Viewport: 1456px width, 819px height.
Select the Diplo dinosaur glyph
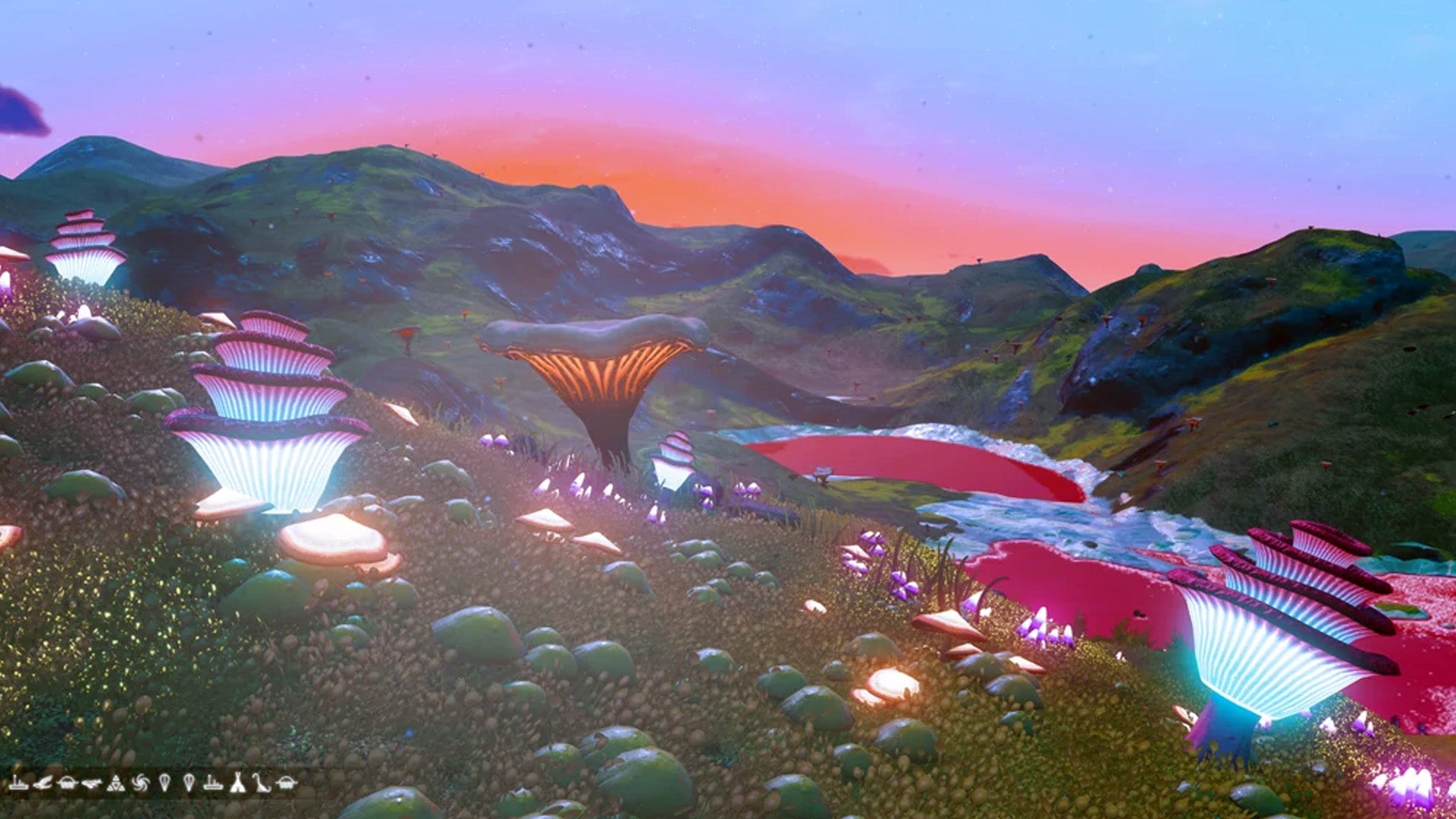(261, 783)
